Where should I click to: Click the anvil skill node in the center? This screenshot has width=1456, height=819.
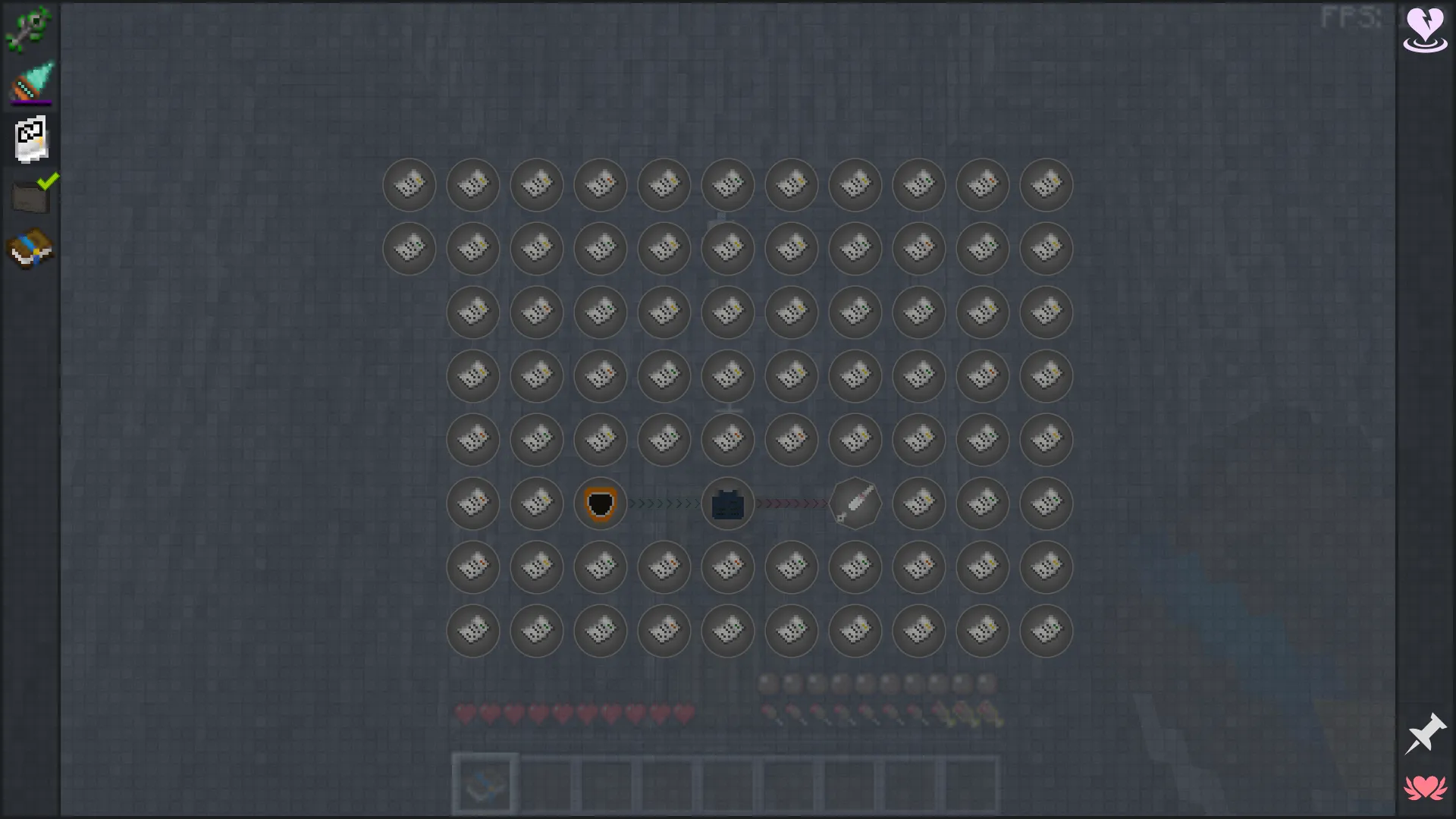727,504
